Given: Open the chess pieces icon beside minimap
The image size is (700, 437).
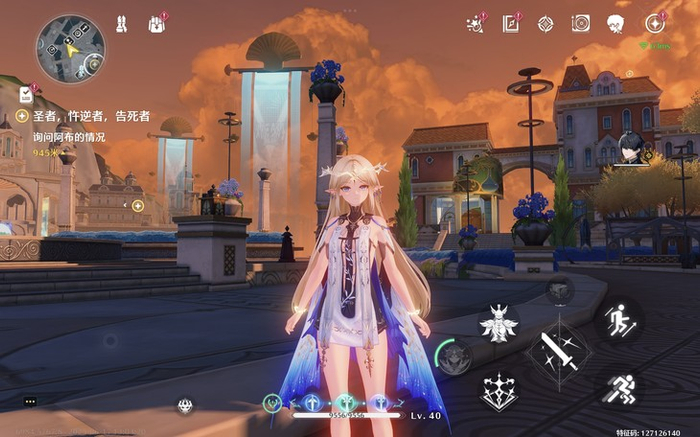Looking at the screenshot, I should tap(122, 22).
